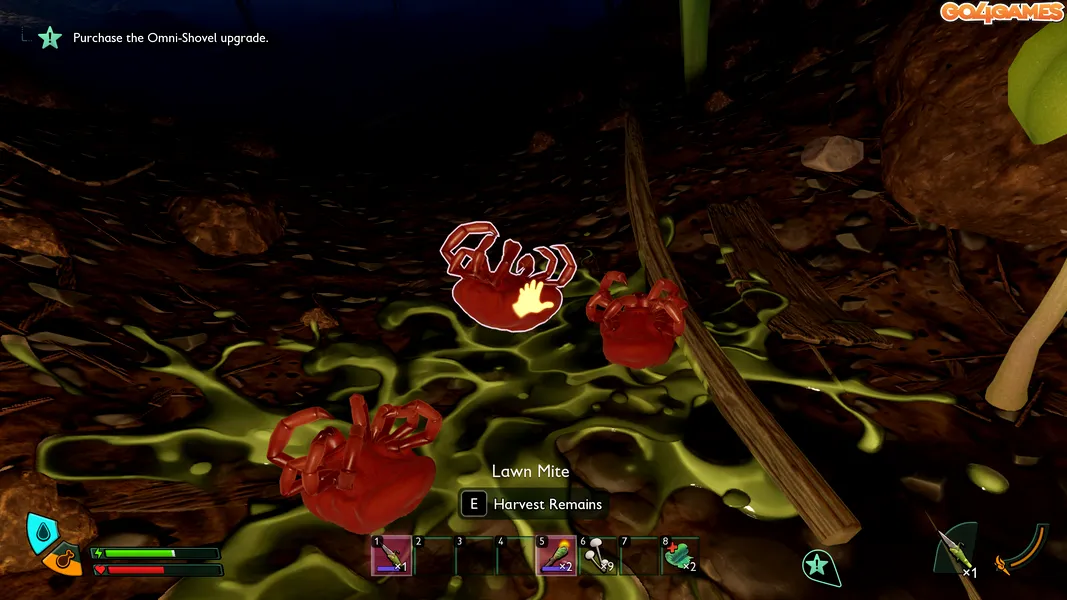The width and height of the screenshot is (1067, 600).
Task: Equip the torch in hotbar slot 5
Action: 555,555
